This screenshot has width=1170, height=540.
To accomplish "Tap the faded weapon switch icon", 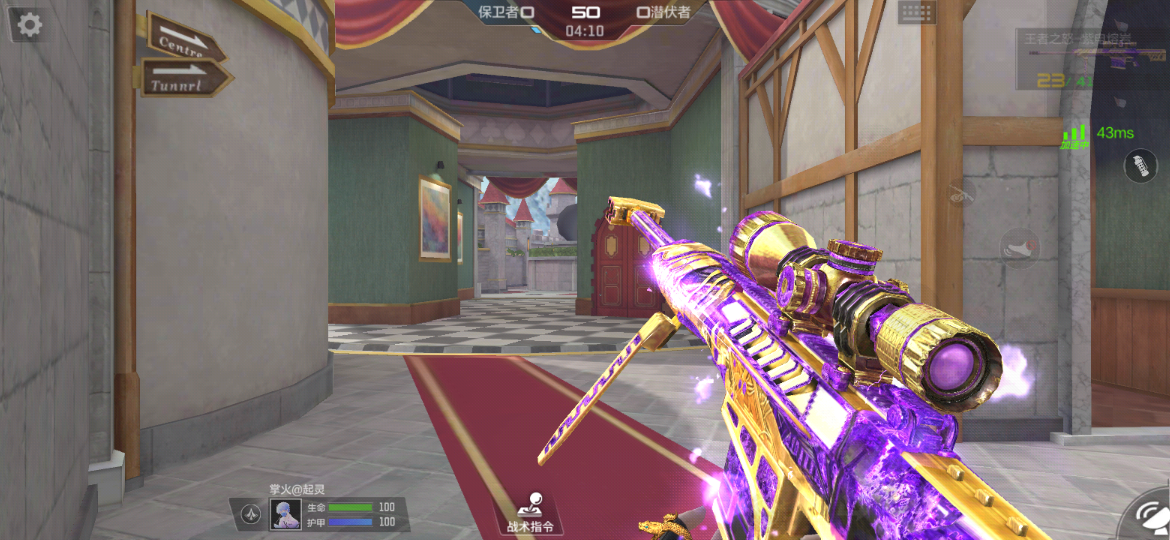I will [962, 192].
